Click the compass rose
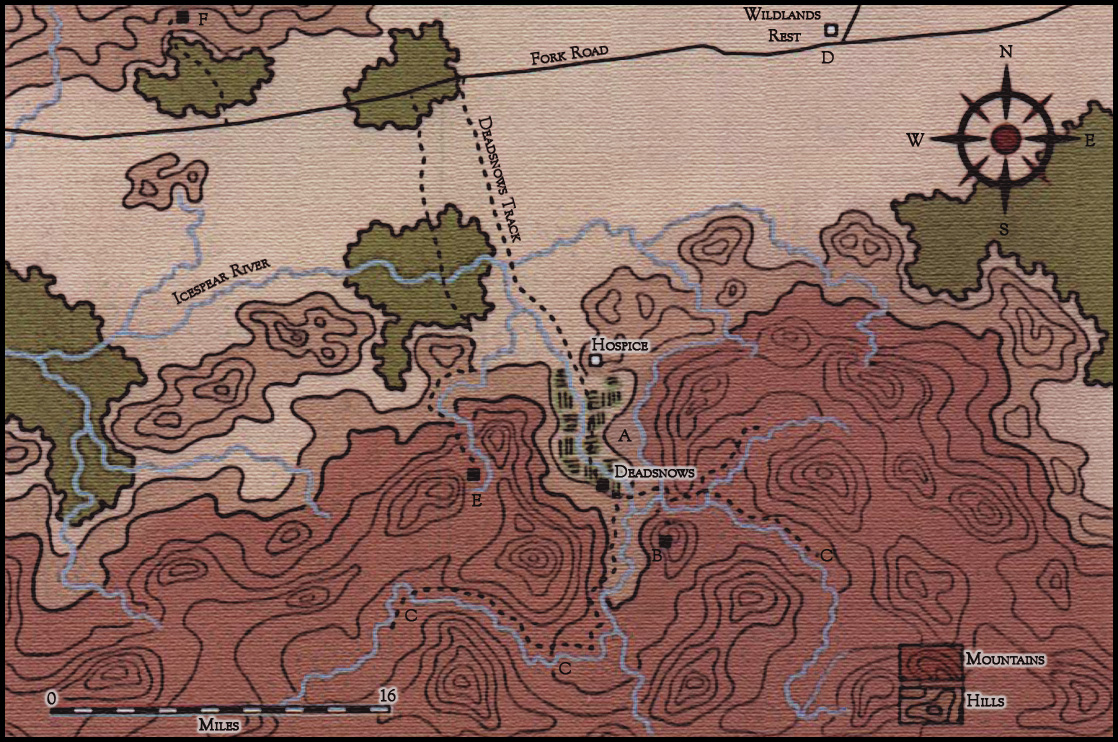 1006,138
